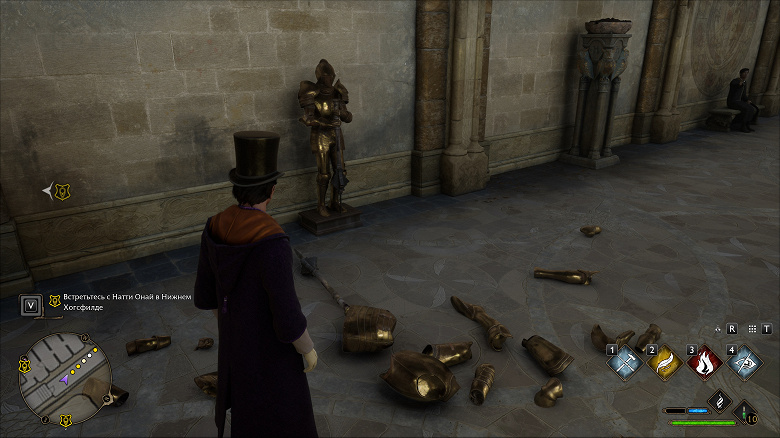780x438 pixels.
Task: Click the ancient magic swirl diamond icon
Action: pos(718,402)
